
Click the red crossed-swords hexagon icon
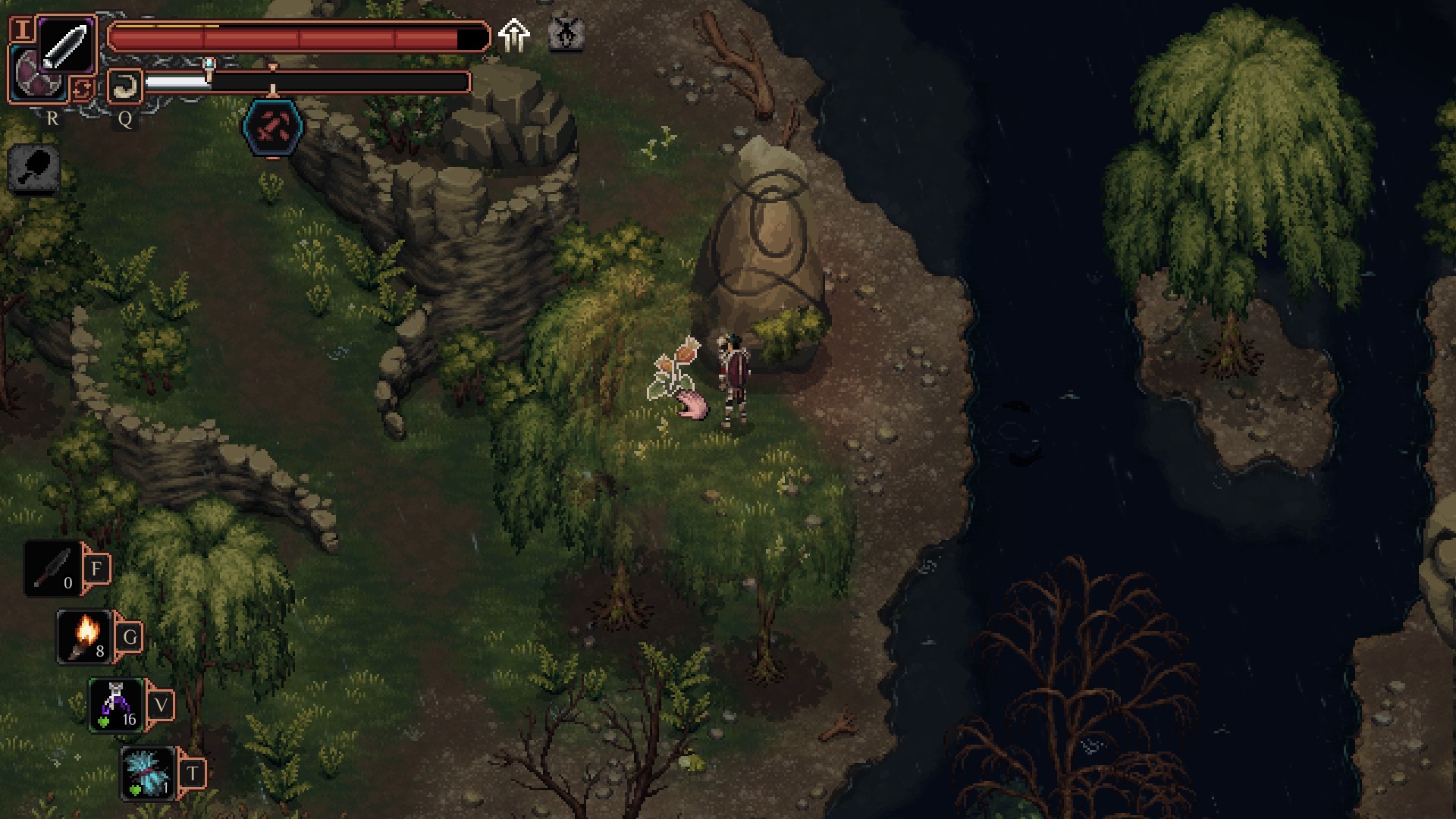tap(273, 127)
